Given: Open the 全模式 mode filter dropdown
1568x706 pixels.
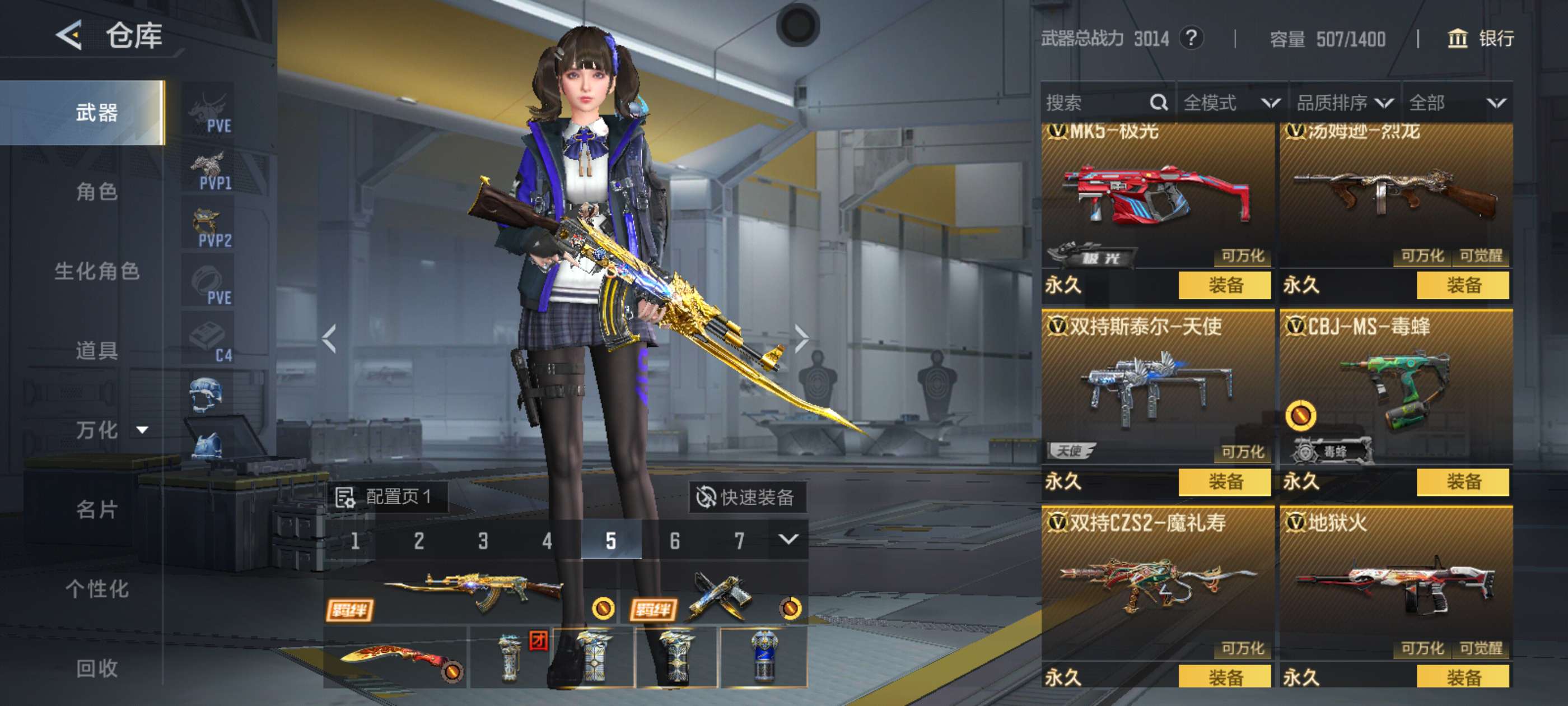Looking at the screenshot, I should point(1231,103).
